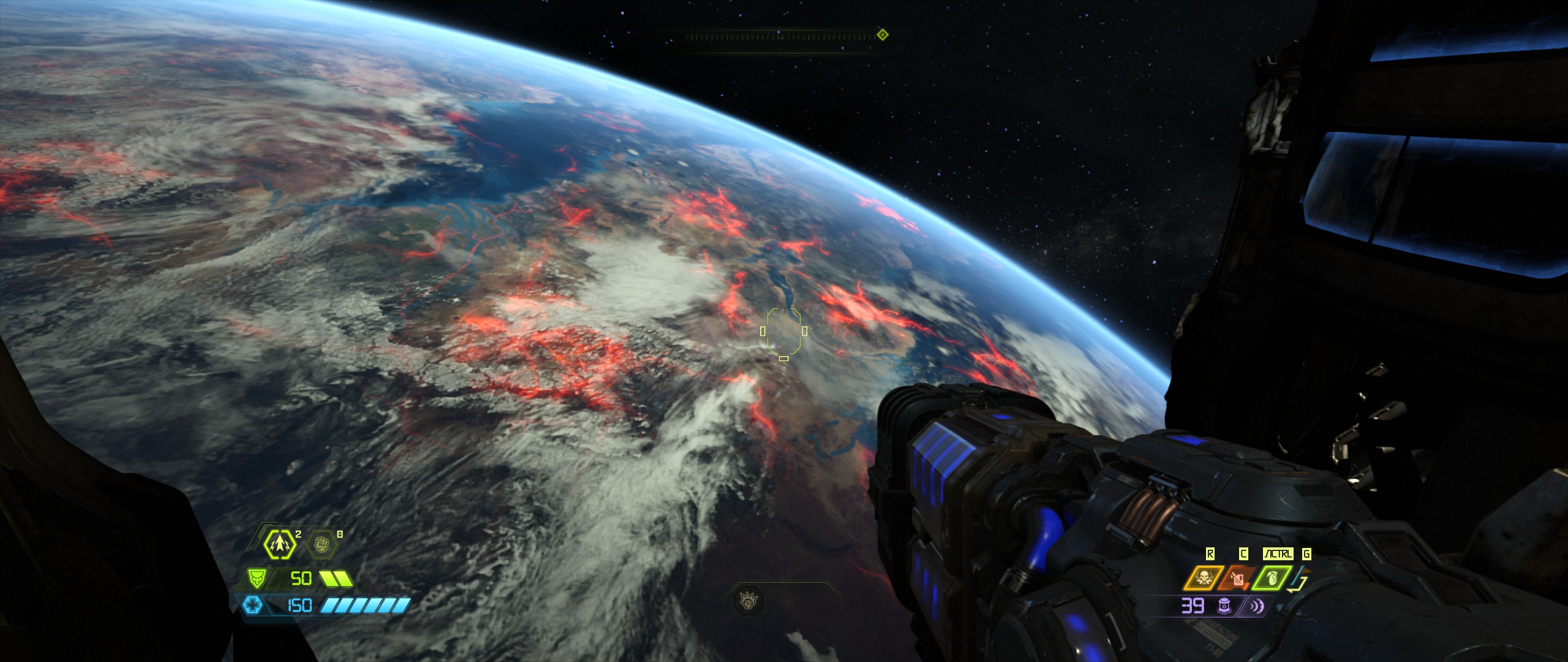Click the purple plasma cell ammo icon
Image resolution: width=1568 pixels, height=662 pixels.
[x=1224, y=606]
